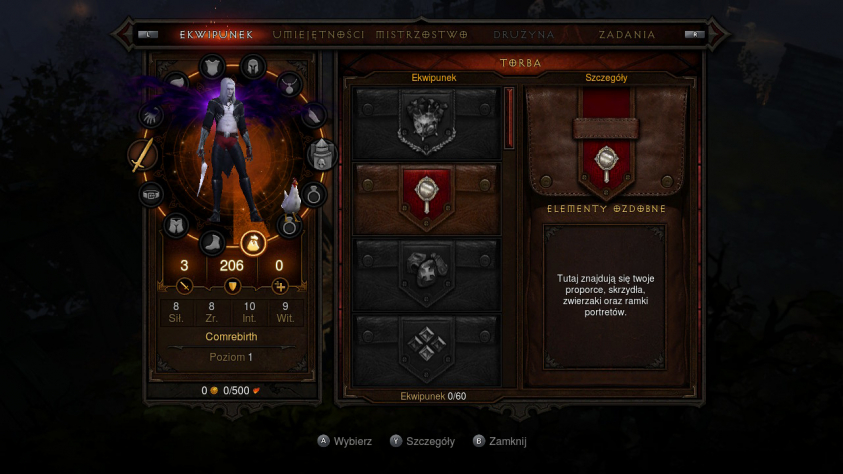
Task: Open the Mistrzostwo tab
Action: point(421,34)
